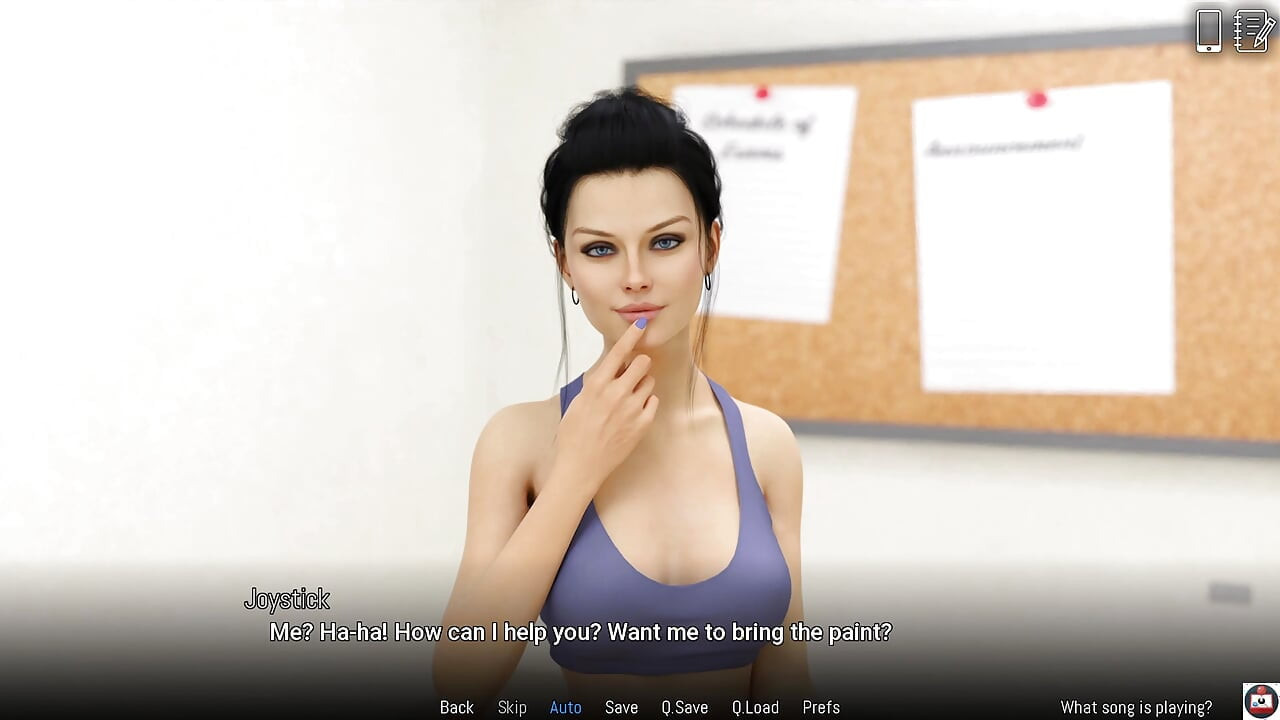The height and width of the screenshot is (720, 1280).
Task: Activate Skip to fast-forward dialogue
Action: [x=512, y=707]
